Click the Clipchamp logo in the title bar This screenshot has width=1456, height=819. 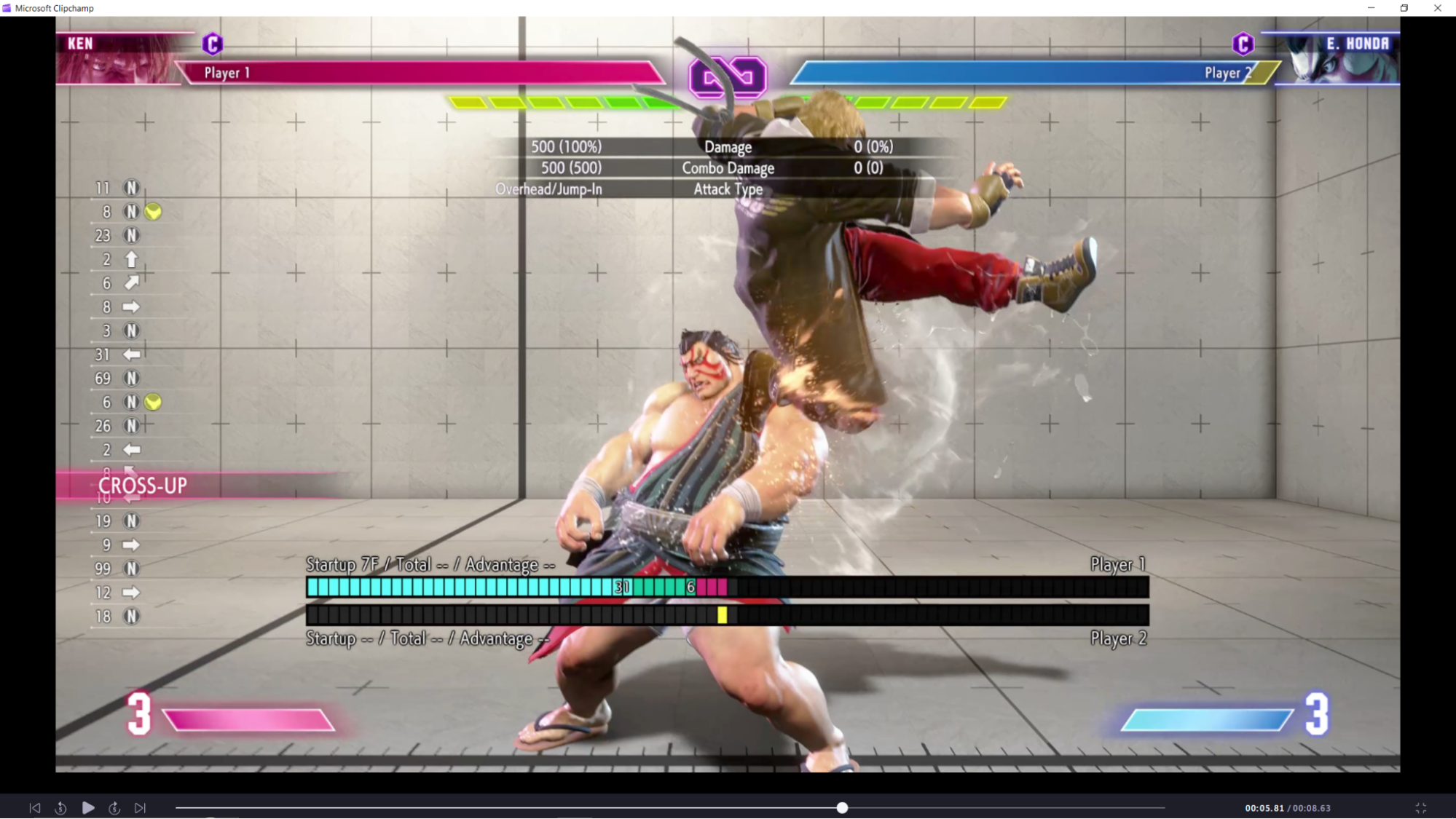click(x=7, y=8)
